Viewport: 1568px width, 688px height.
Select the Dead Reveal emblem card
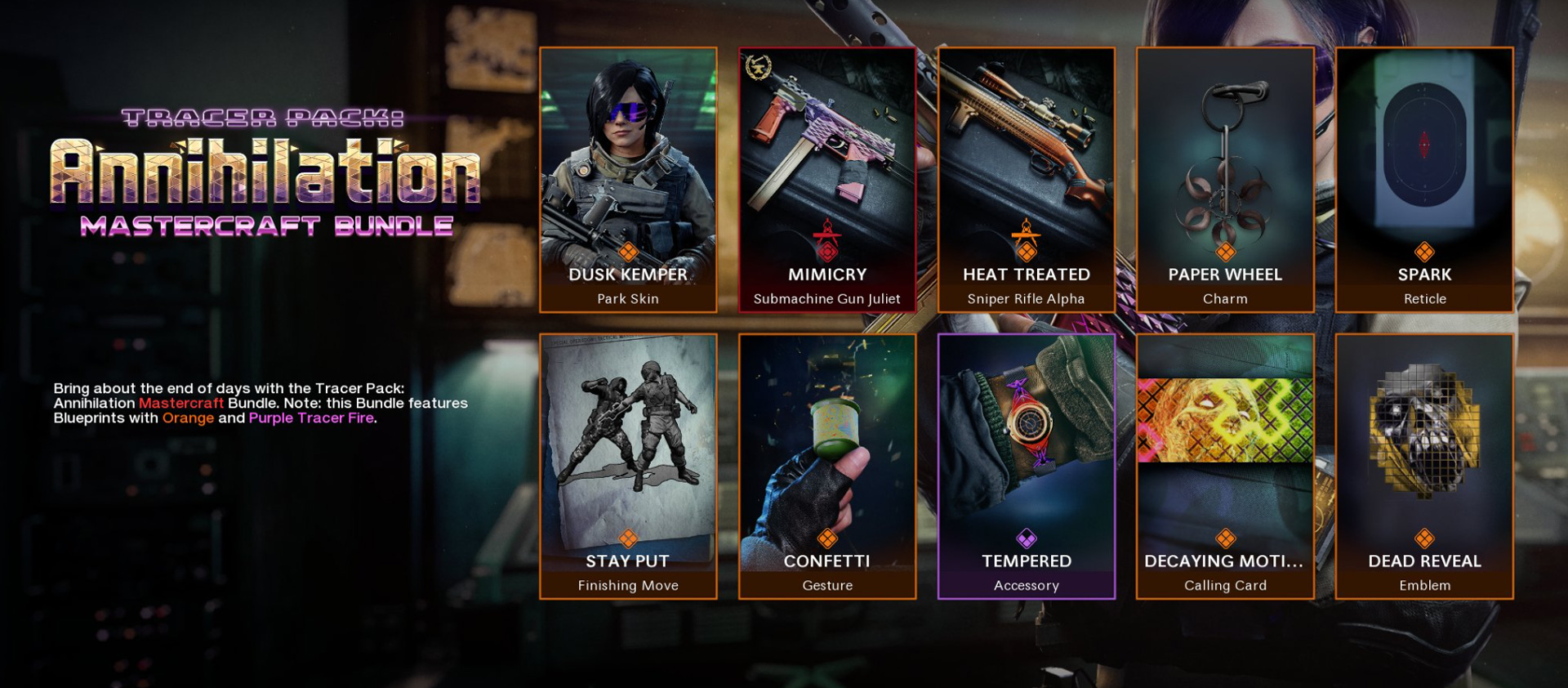1424,467
